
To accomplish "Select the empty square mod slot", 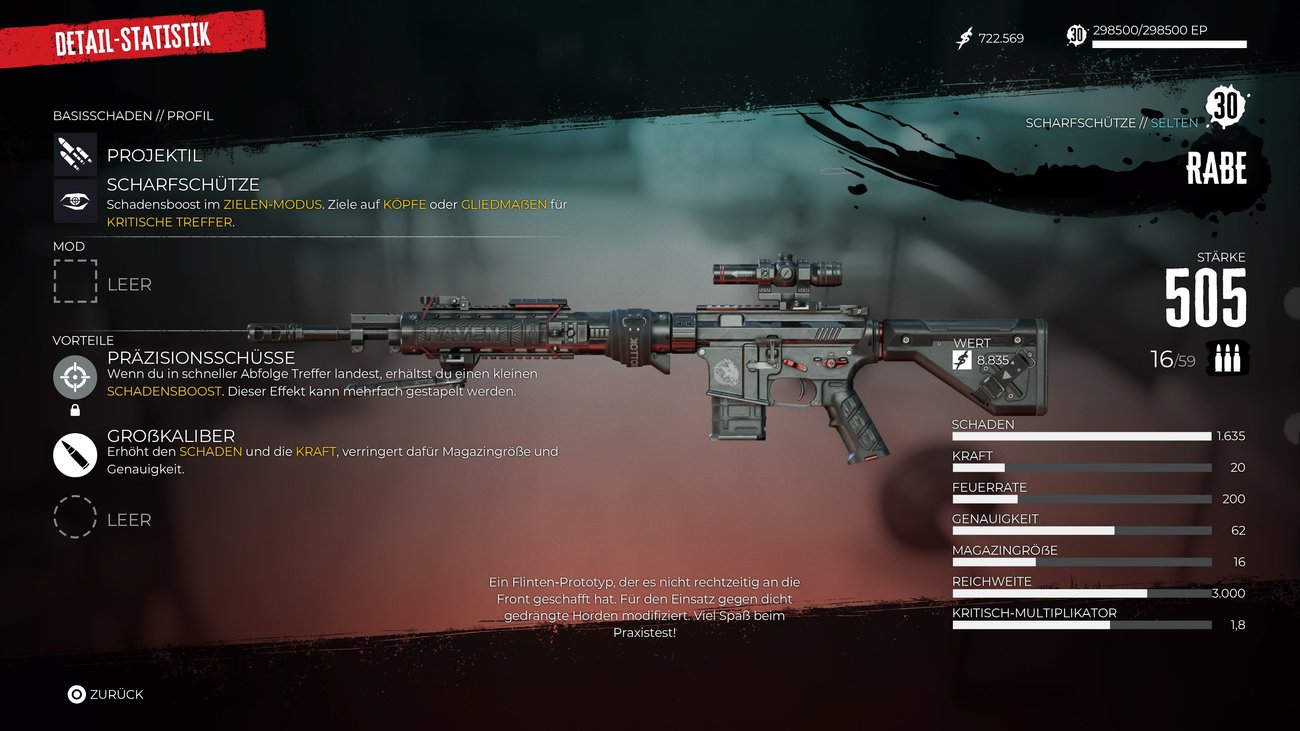I will [x=75, y=281].
